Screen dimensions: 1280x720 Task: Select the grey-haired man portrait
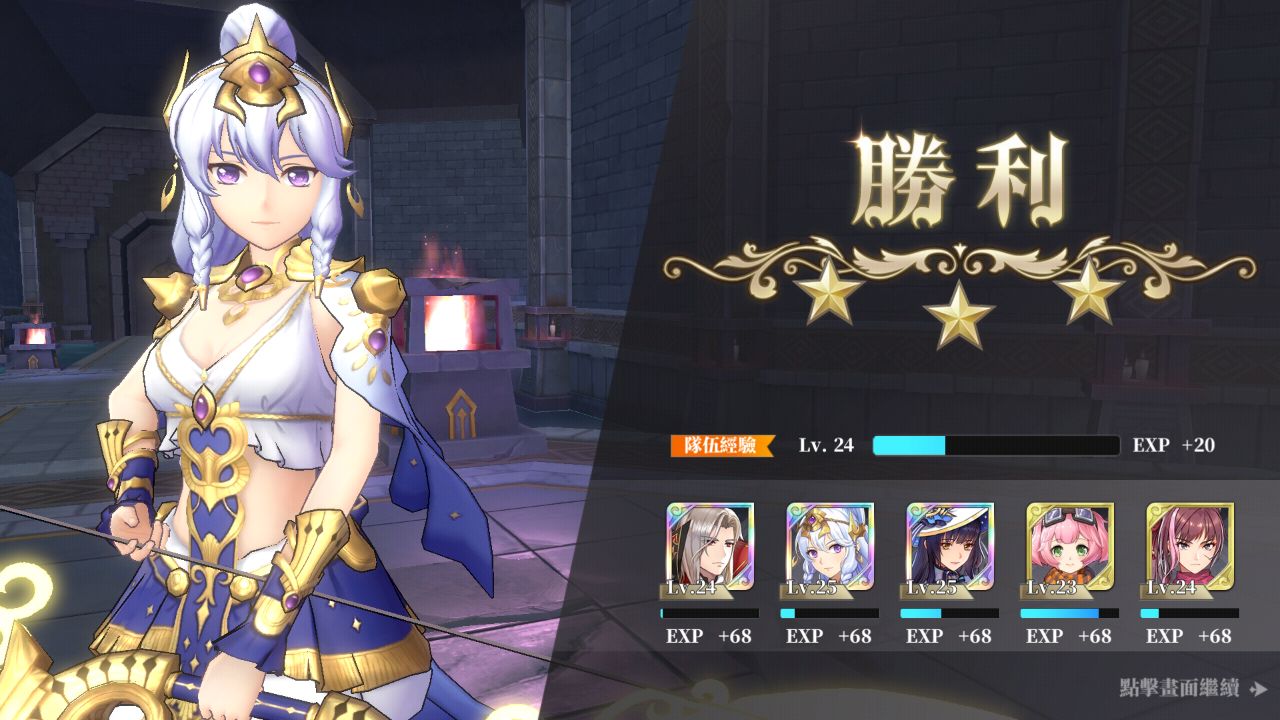(710, 546)
